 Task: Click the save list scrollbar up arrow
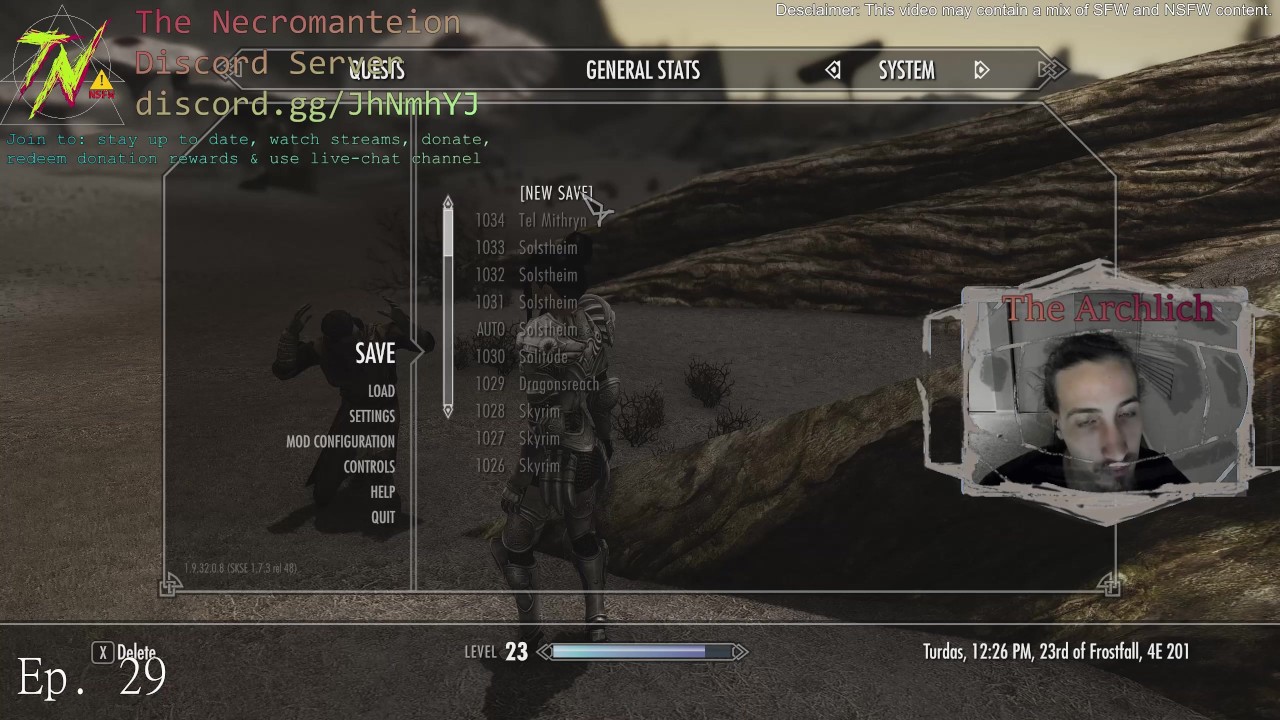(448, 202)
